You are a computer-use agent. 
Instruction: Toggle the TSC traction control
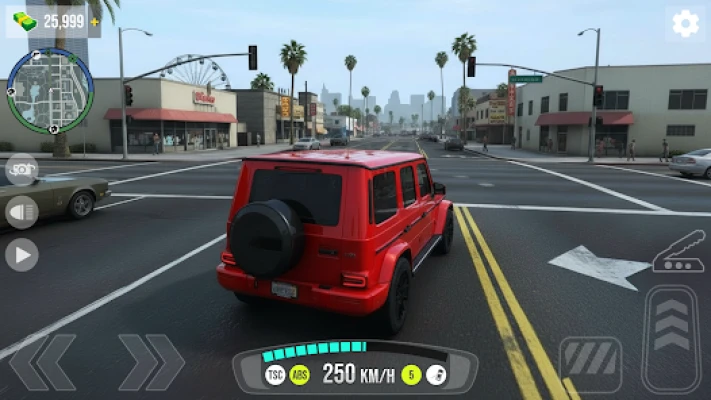point(275,375)
